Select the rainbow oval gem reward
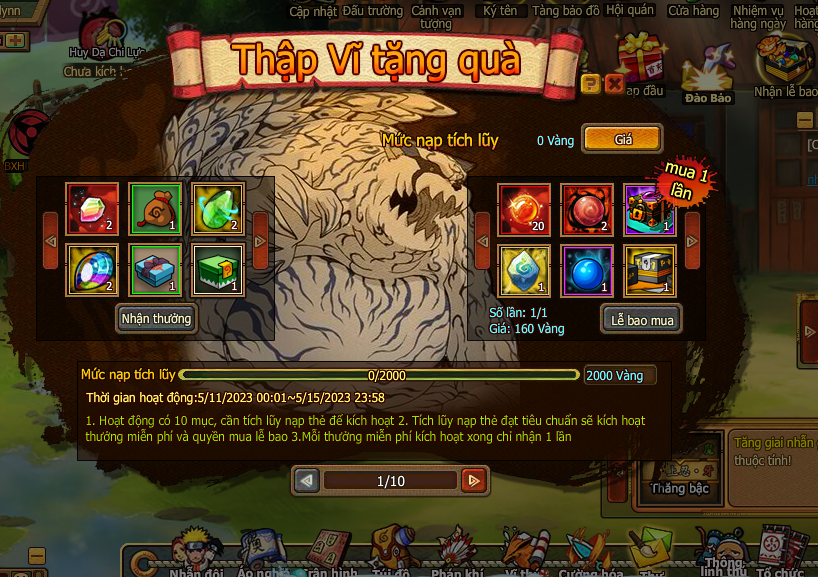The image size is (818, 577). pyautogui.click(x=92, y=270)
